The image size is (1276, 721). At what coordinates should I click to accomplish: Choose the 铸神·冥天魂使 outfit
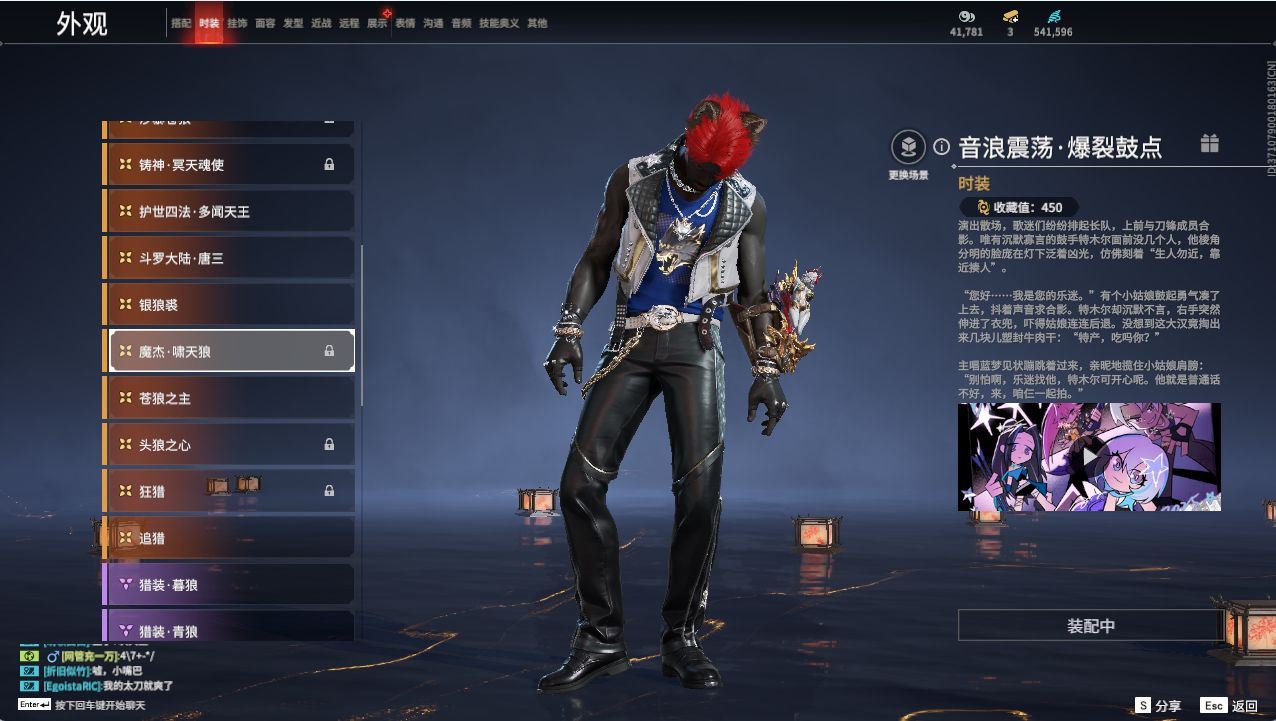coord(230,165)
